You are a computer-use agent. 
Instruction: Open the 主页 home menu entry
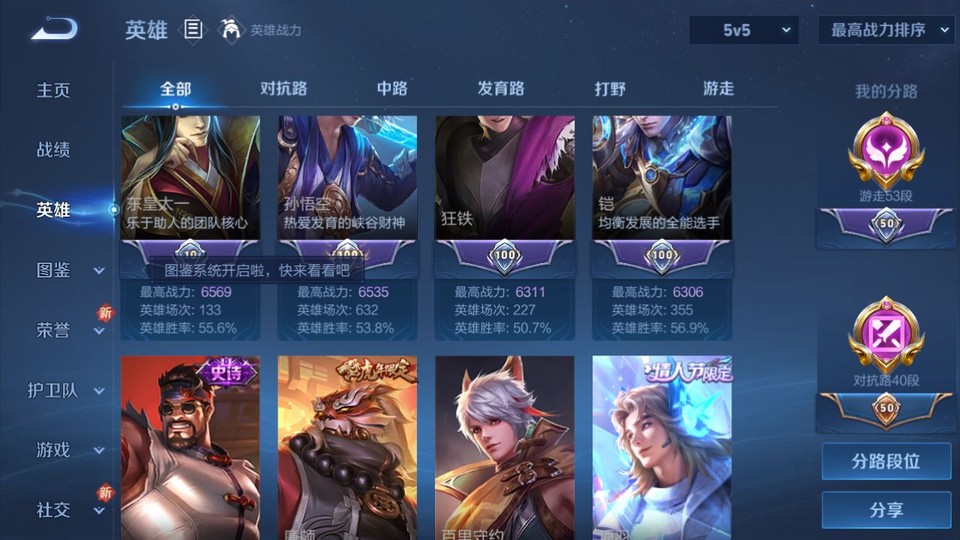[x=54, y=90]
